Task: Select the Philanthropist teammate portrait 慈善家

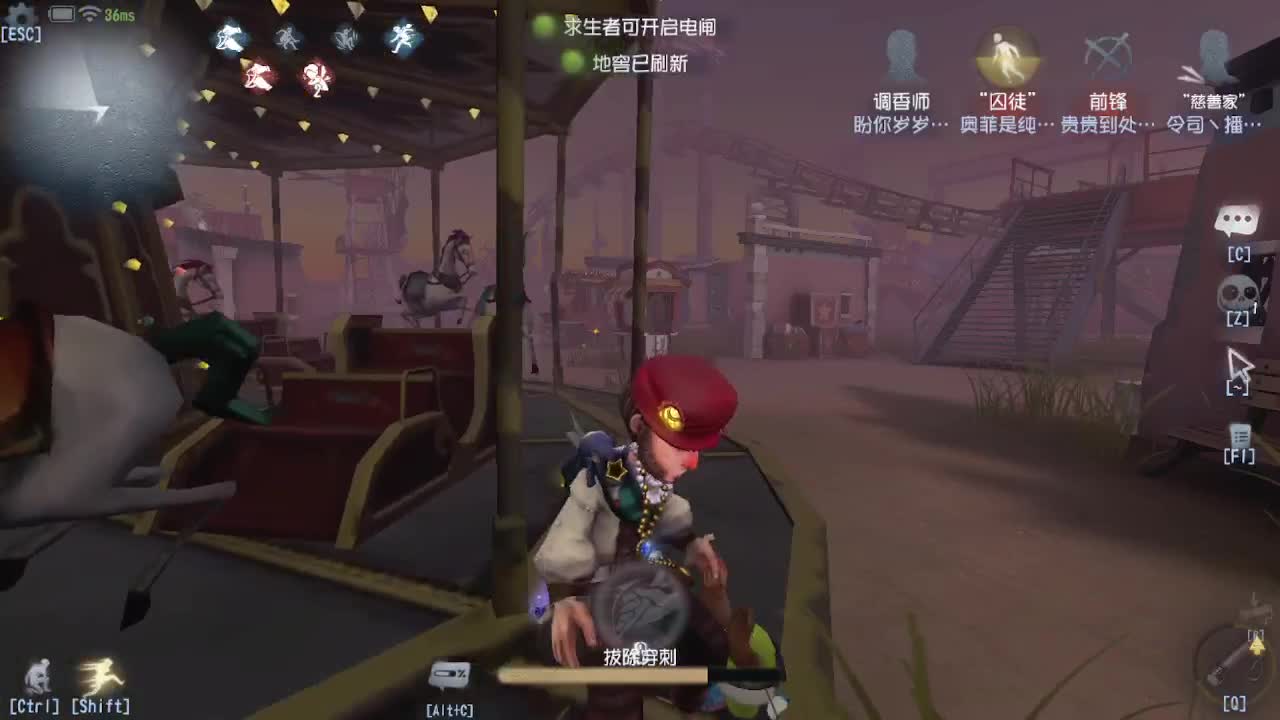Action: (1212, 55)
